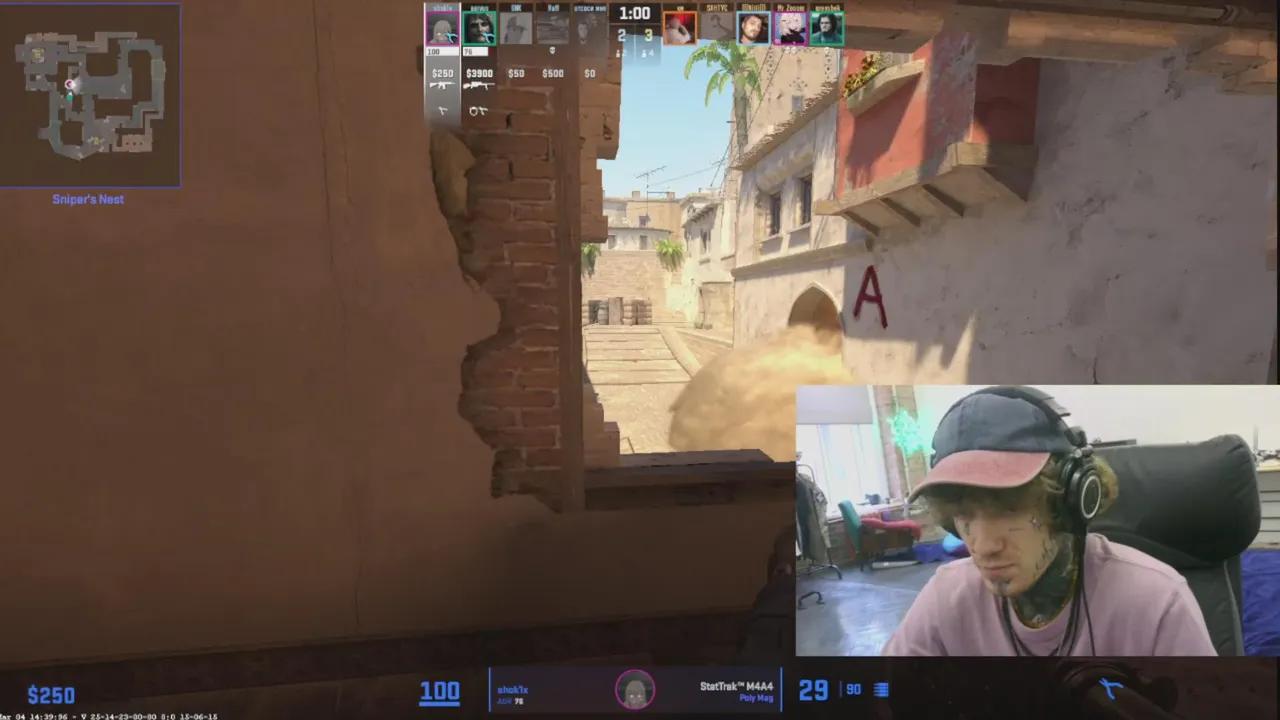Select the round timer showing 1:00
Image resolution: width=1280 pixels, height=720 pixels.
click(635, 14)
